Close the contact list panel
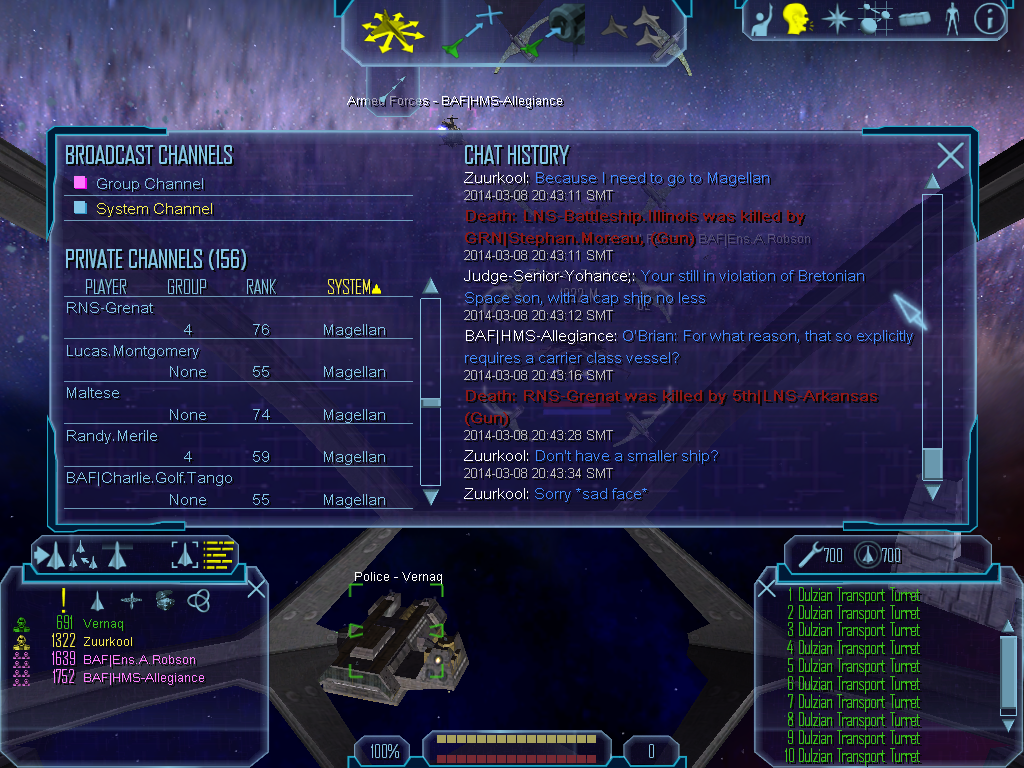This screenshot has height=768, width=1024. 256,588
